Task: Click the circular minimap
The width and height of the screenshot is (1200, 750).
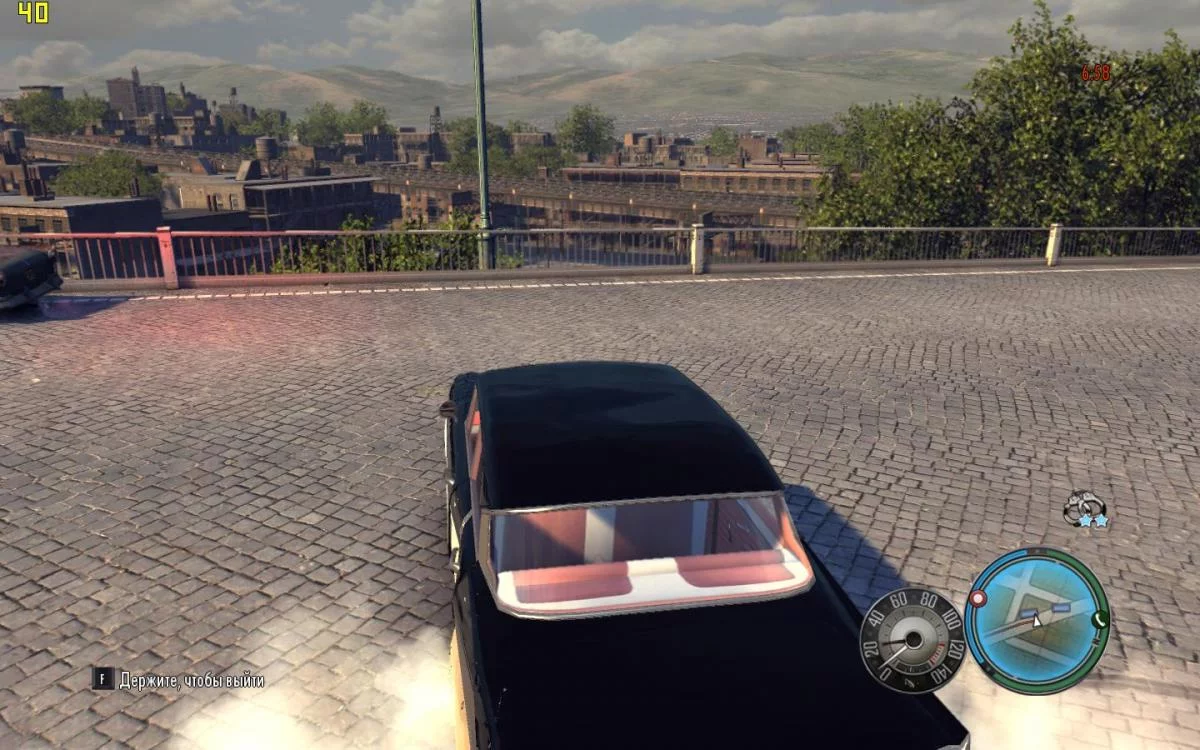Action: click(x=1037, y=620)
